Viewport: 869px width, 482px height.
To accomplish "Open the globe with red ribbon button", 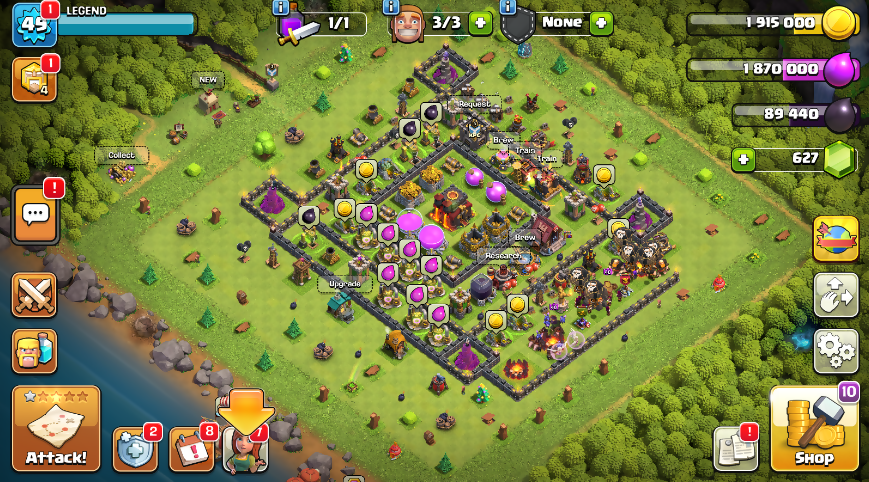I will pos(835,239).
